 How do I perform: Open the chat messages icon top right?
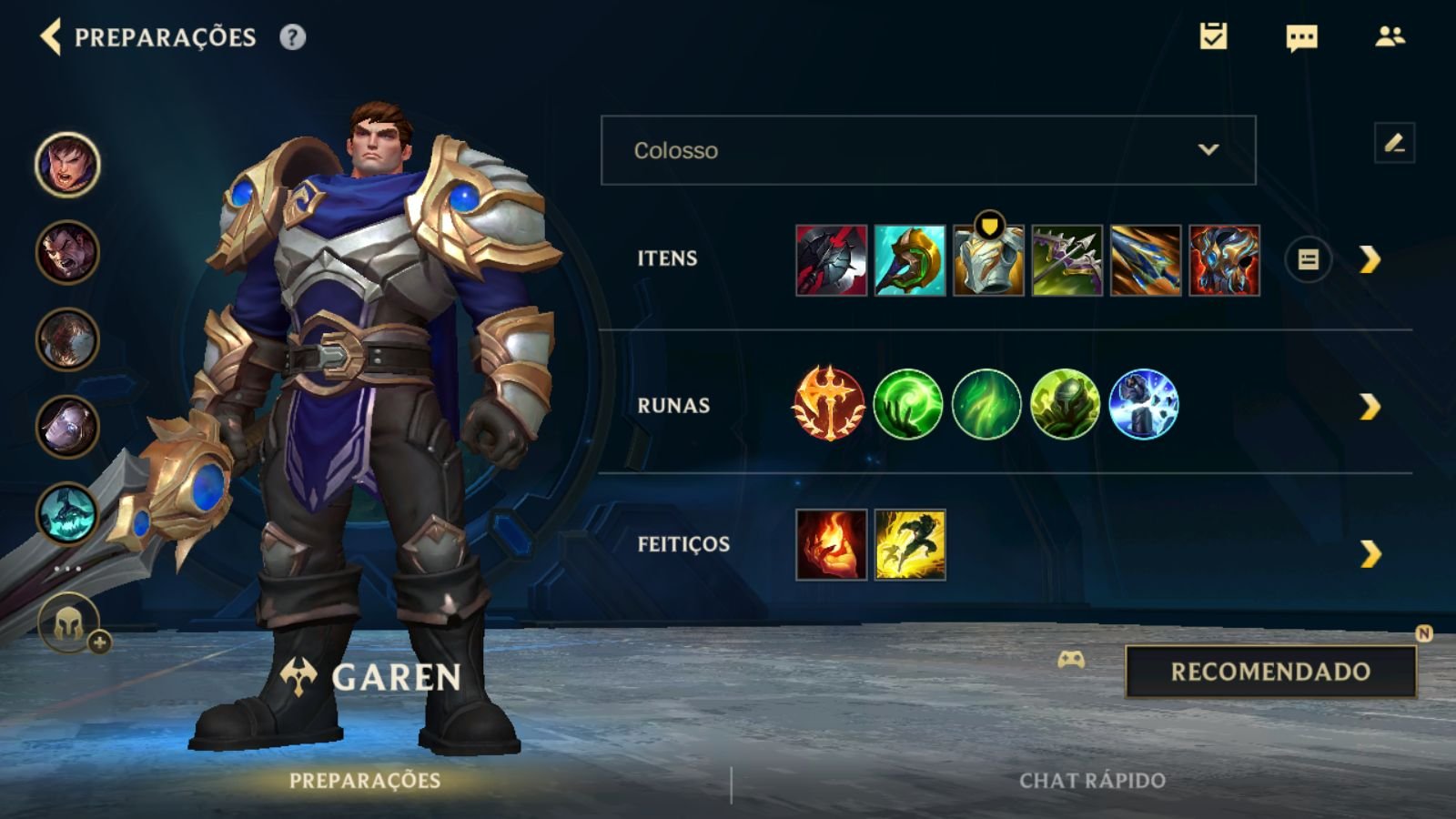coord(1299,38)
